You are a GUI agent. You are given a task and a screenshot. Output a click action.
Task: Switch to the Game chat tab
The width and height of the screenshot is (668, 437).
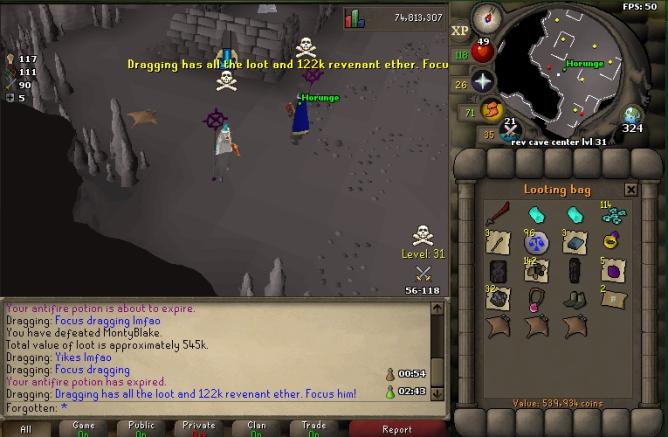82,428
